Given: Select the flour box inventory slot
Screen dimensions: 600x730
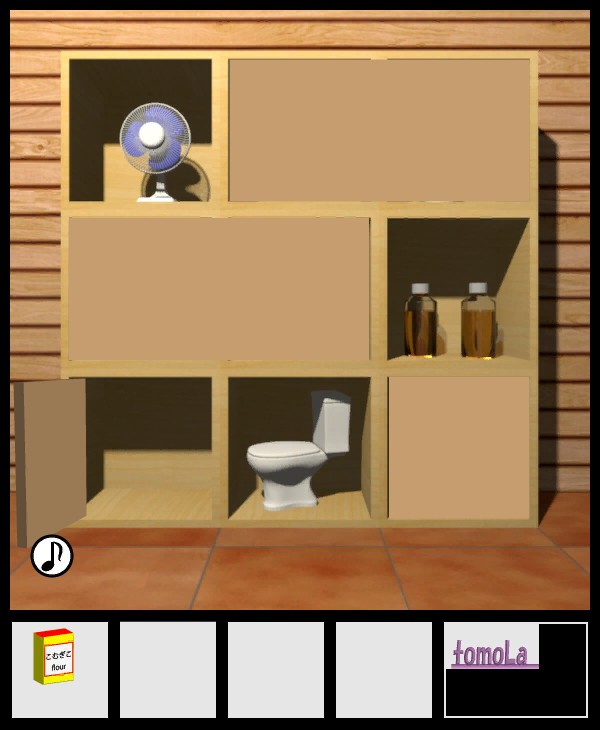Looking at the screenshot, I should click(x=59, y=669).
